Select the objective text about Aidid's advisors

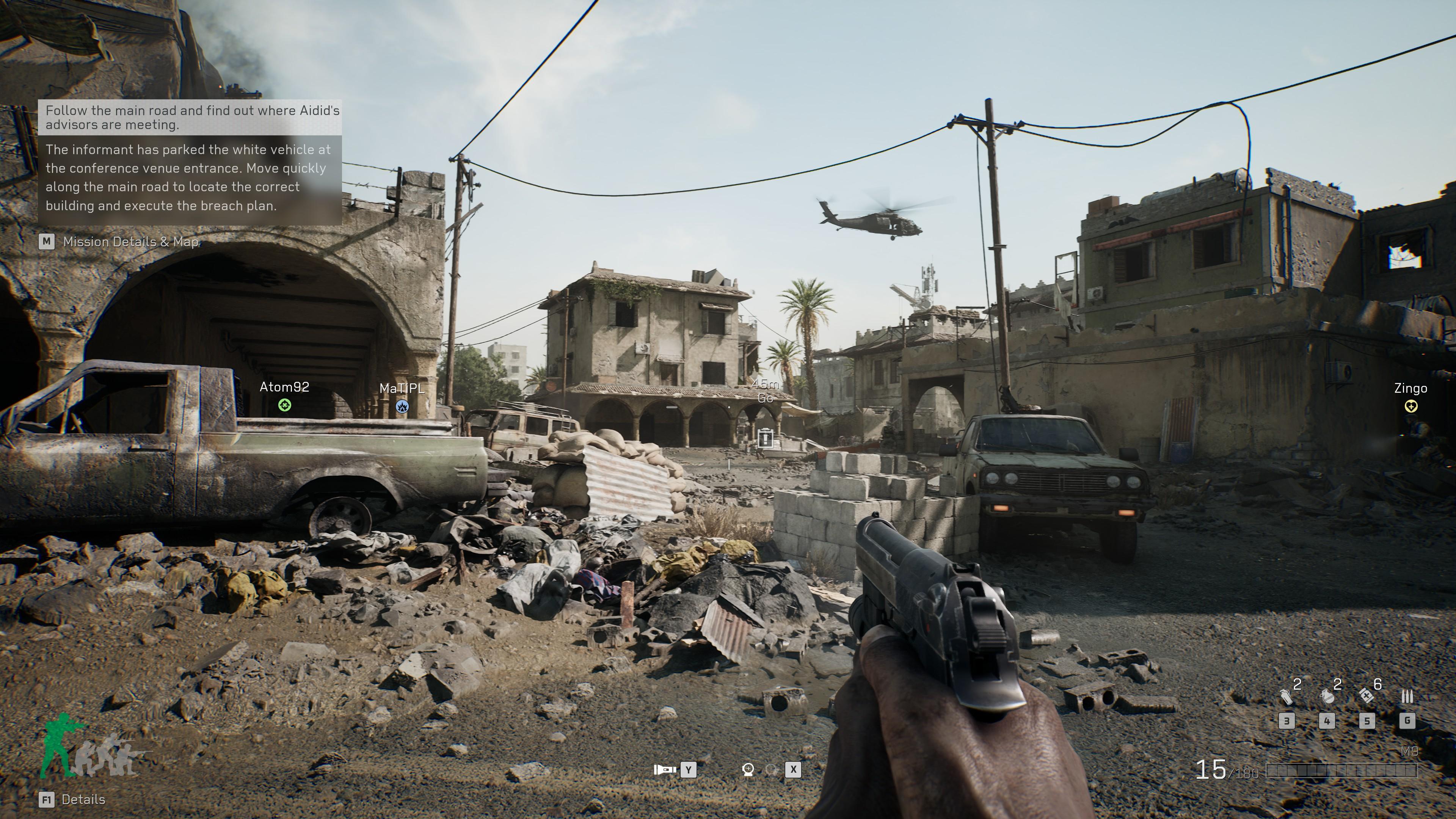[x=192, y=118]
